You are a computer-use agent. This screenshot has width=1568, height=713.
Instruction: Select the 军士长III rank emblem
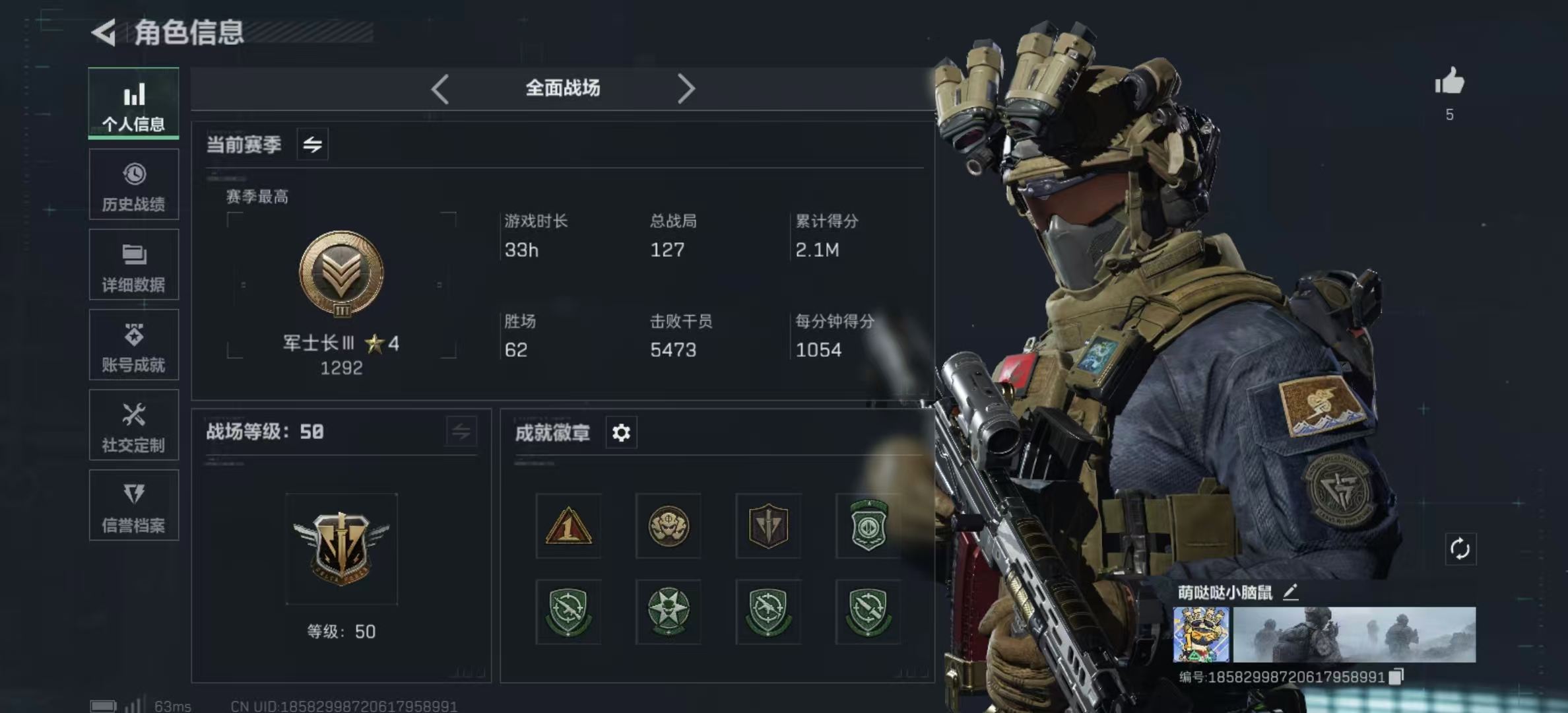click(x=341, y=273)
